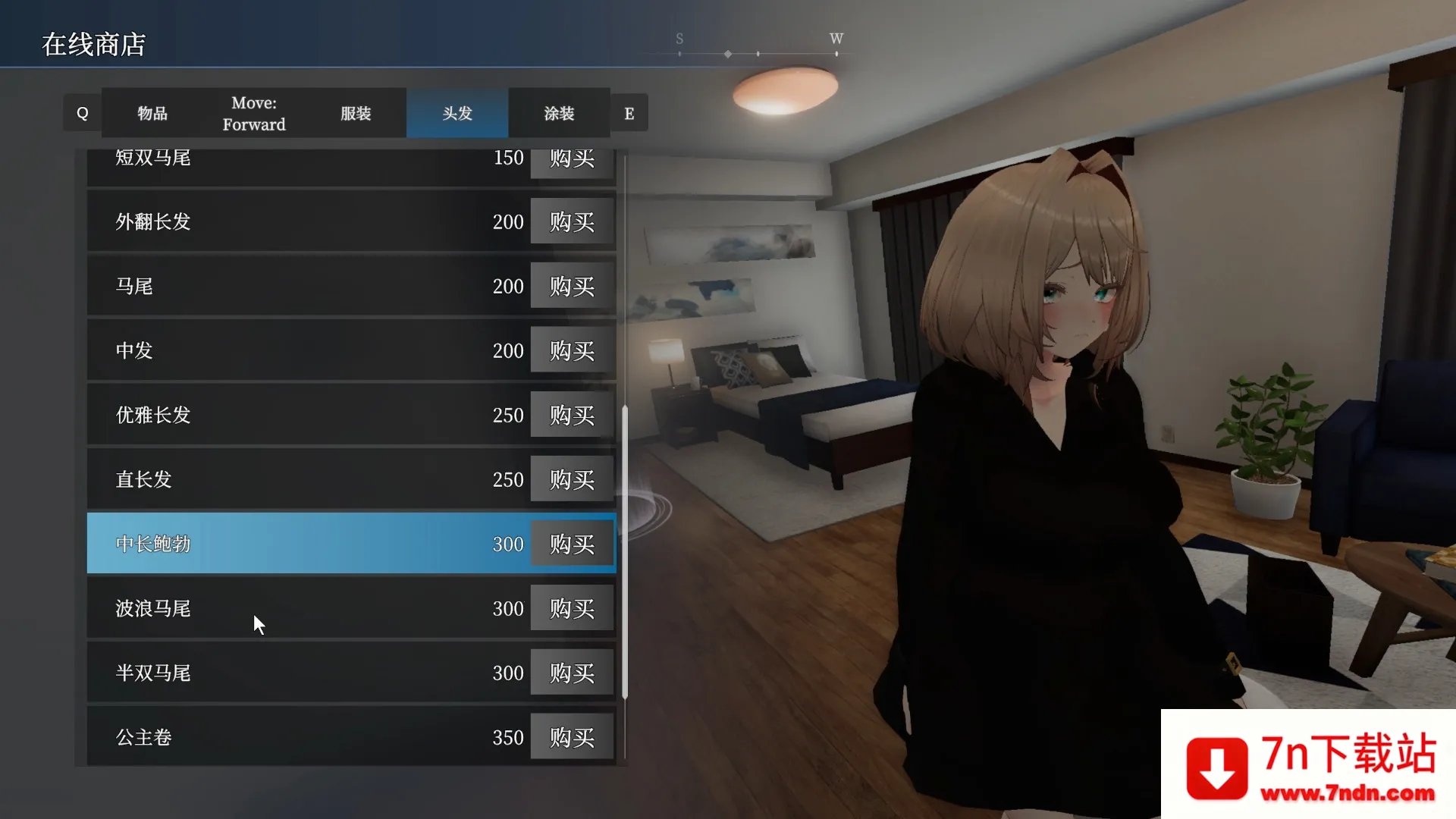Buy the highlighted 中长鲍勃 hairstyle
This screenshot has height=819, width=1456.
click(x=572, y=544)
